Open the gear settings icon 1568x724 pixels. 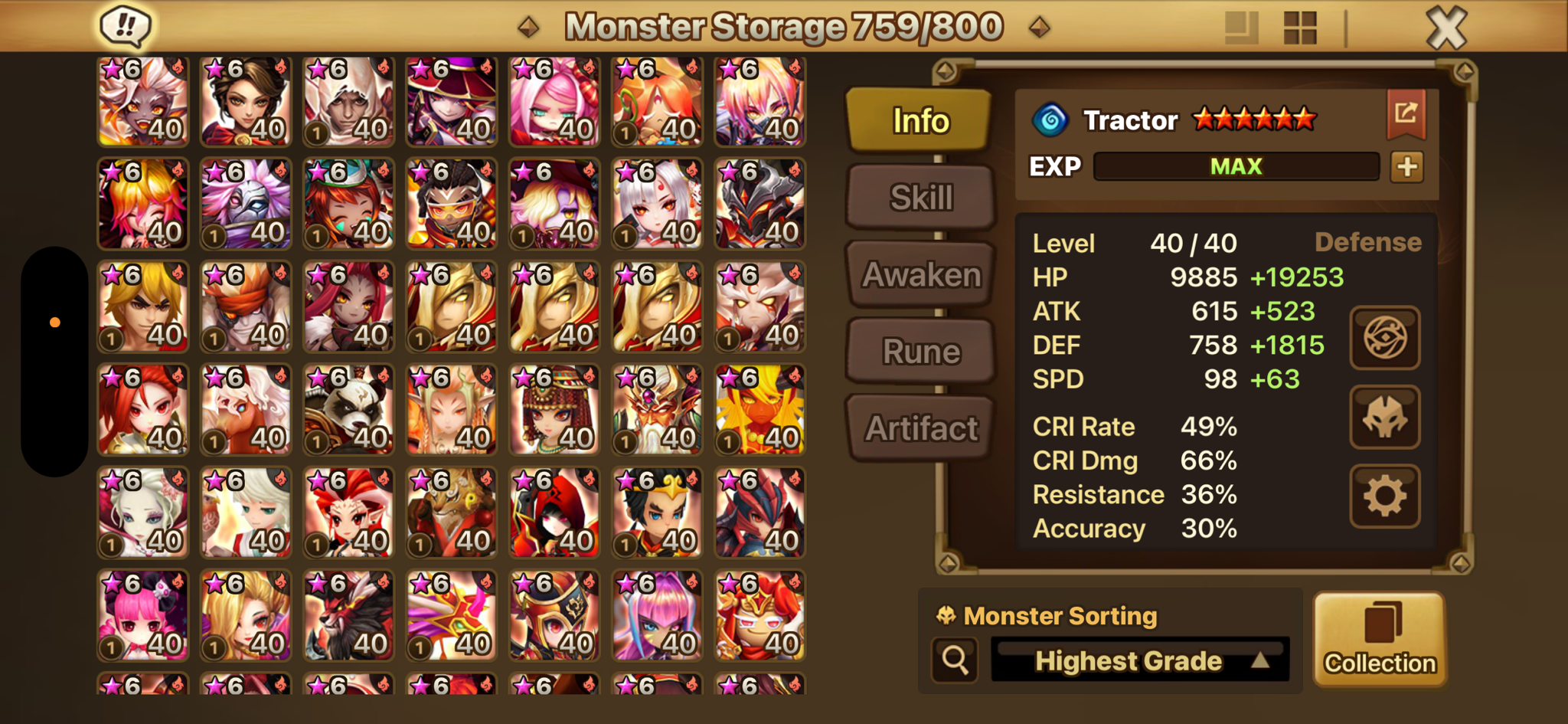click(x=1384, y=496)
